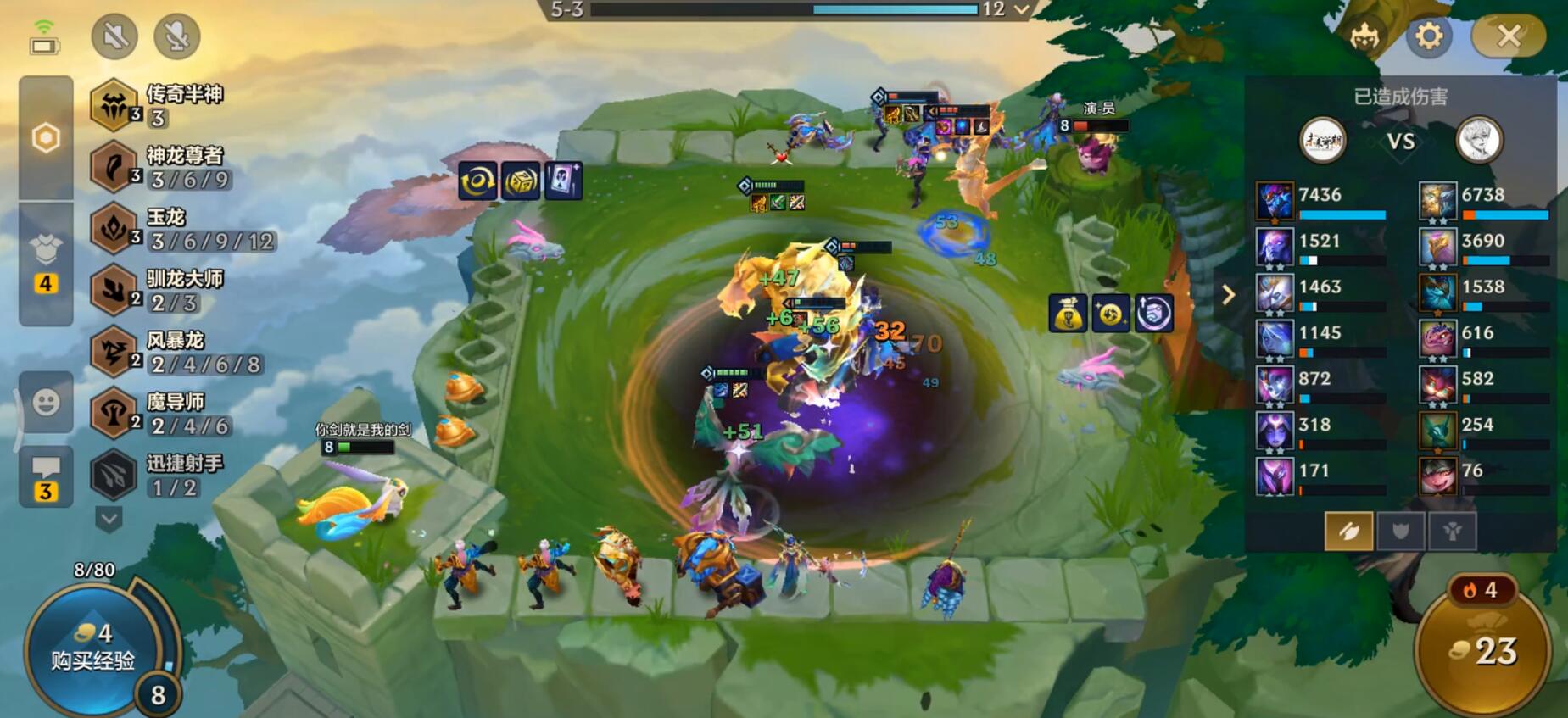This screenshot has width=1568, height=718.
Task: Select the top 7436 damage champion row
Action: point(1321,202)
